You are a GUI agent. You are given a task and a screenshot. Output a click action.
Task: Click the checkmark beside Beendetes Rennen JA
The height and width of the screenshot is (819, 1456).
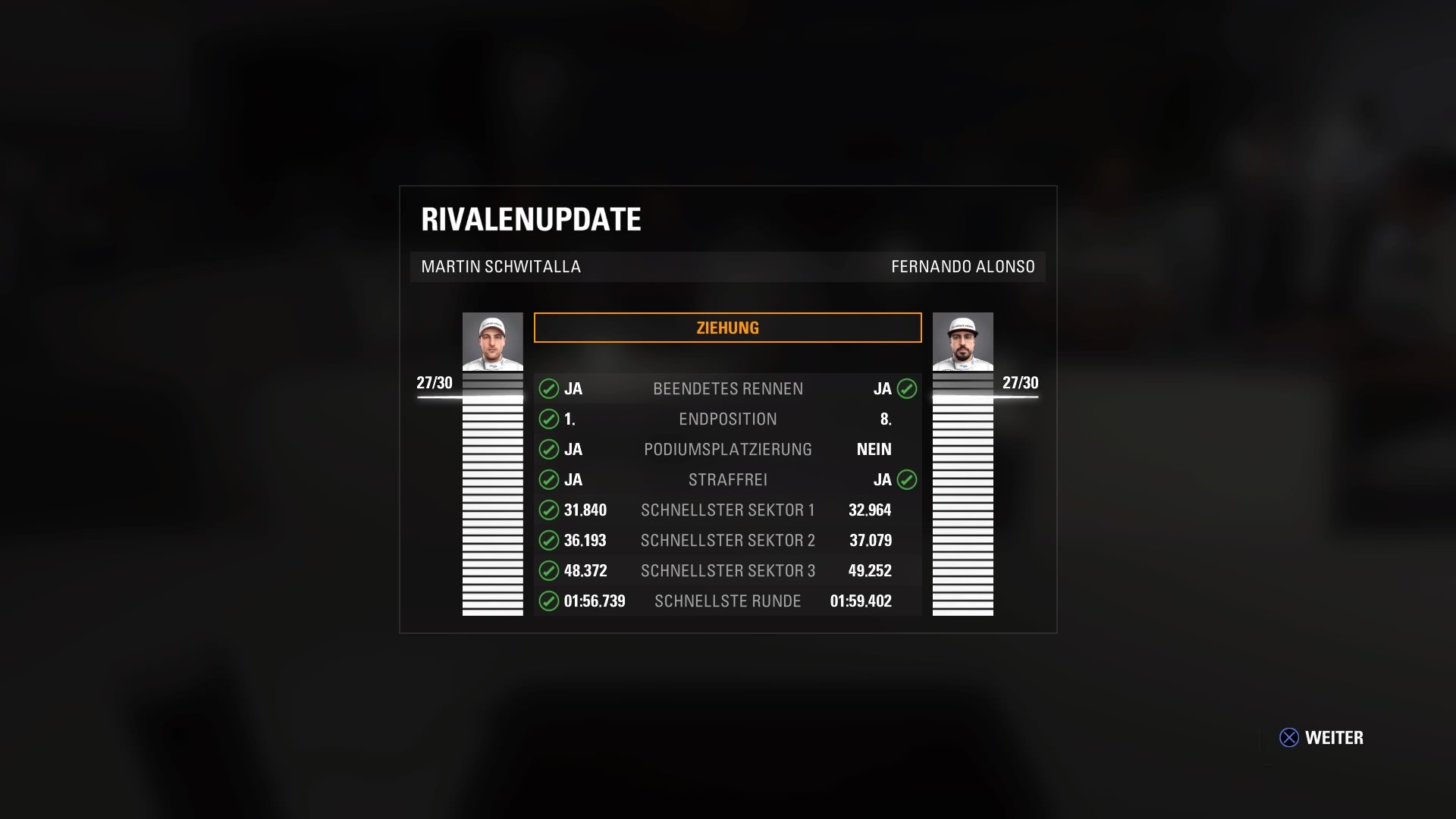(x=549, y=388)
